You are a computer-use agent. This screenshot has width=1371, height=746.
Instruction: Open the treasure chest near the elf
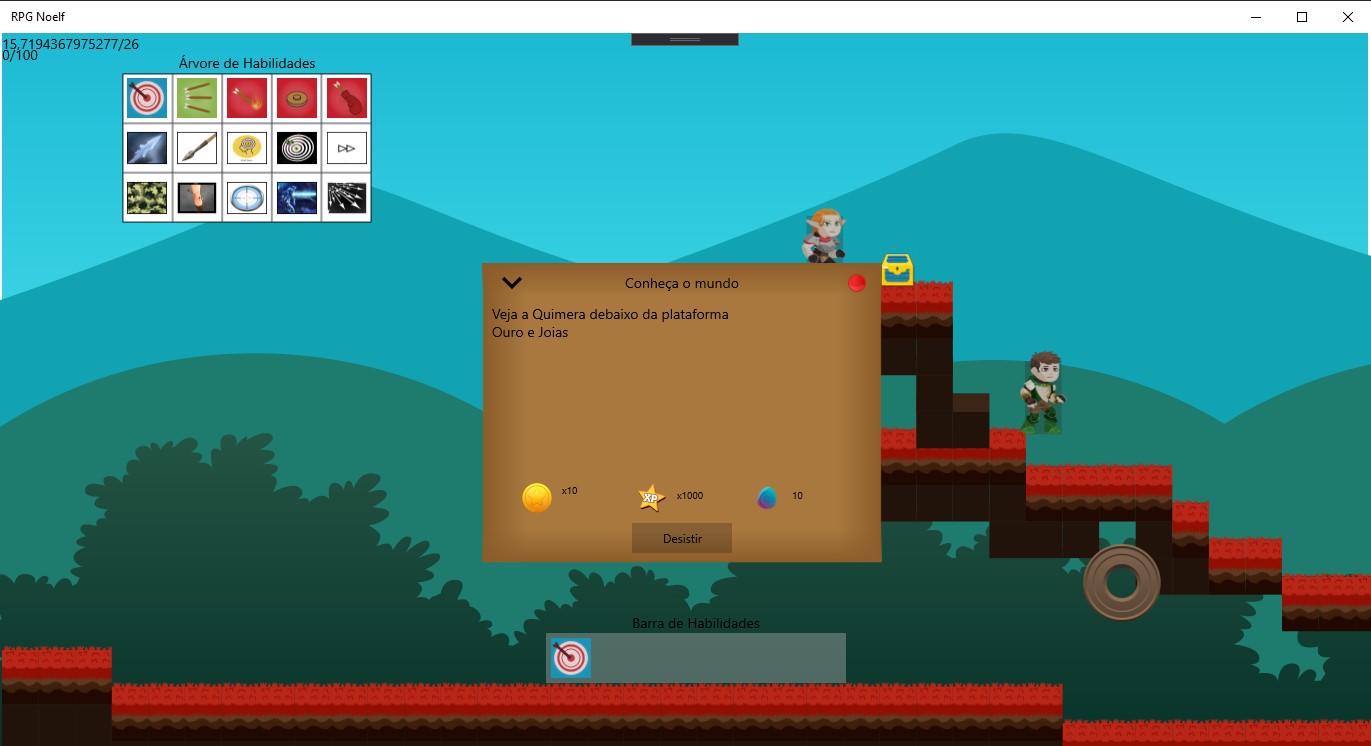897,269
